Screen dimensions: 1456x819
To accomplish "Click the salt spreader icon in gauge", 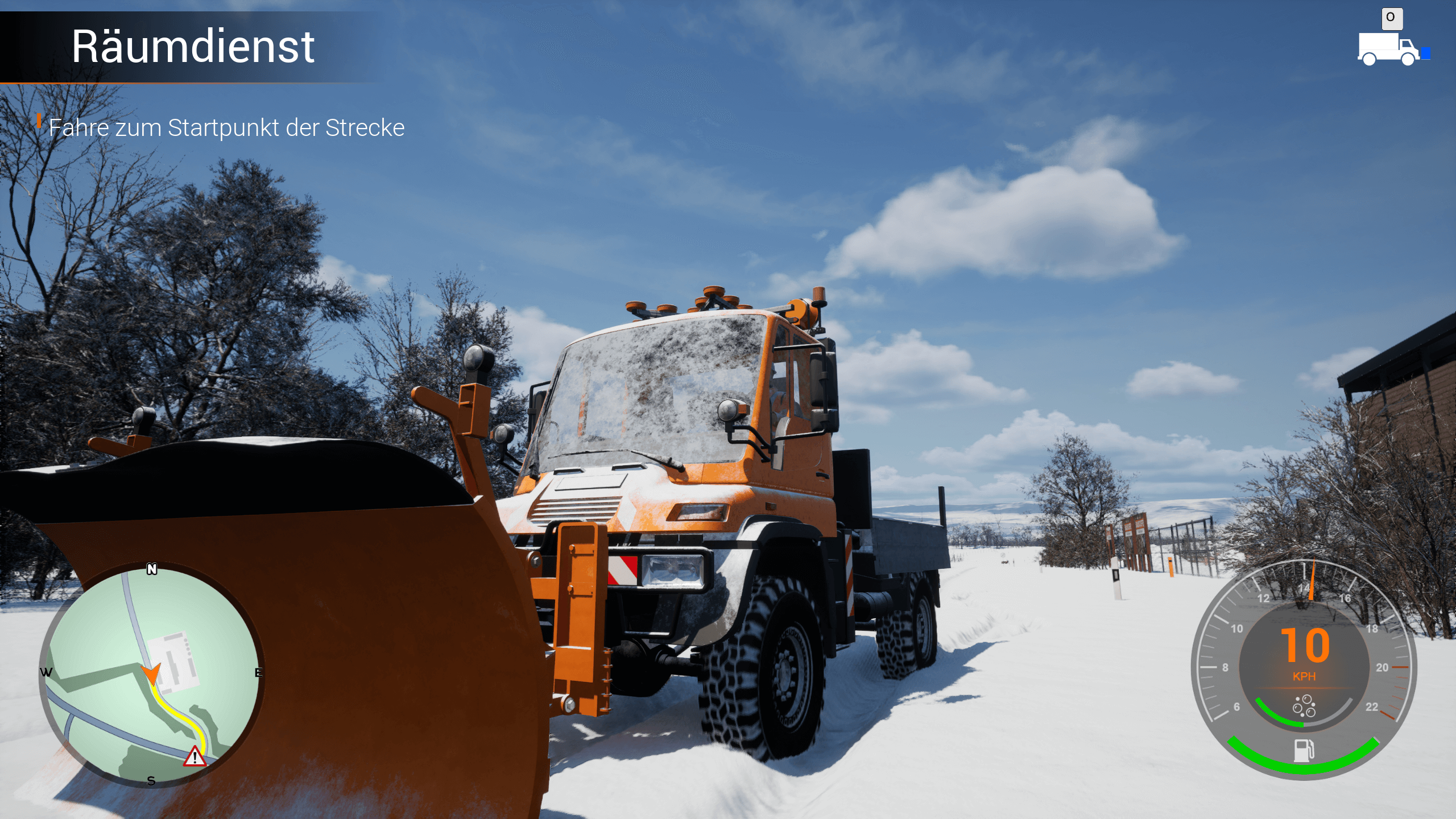I will [1304, 706].
